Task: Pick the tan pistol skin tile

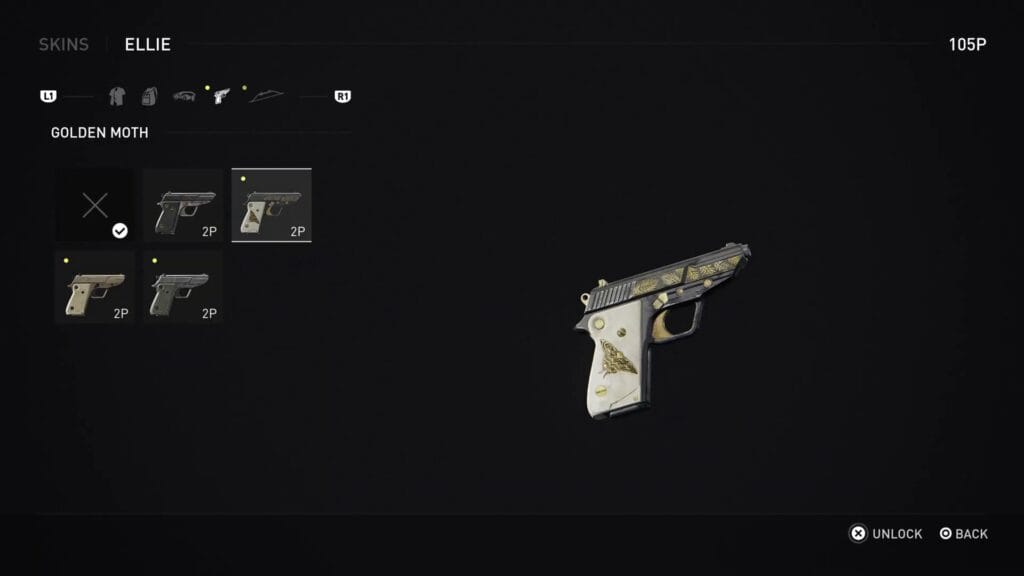Action: 94,287
